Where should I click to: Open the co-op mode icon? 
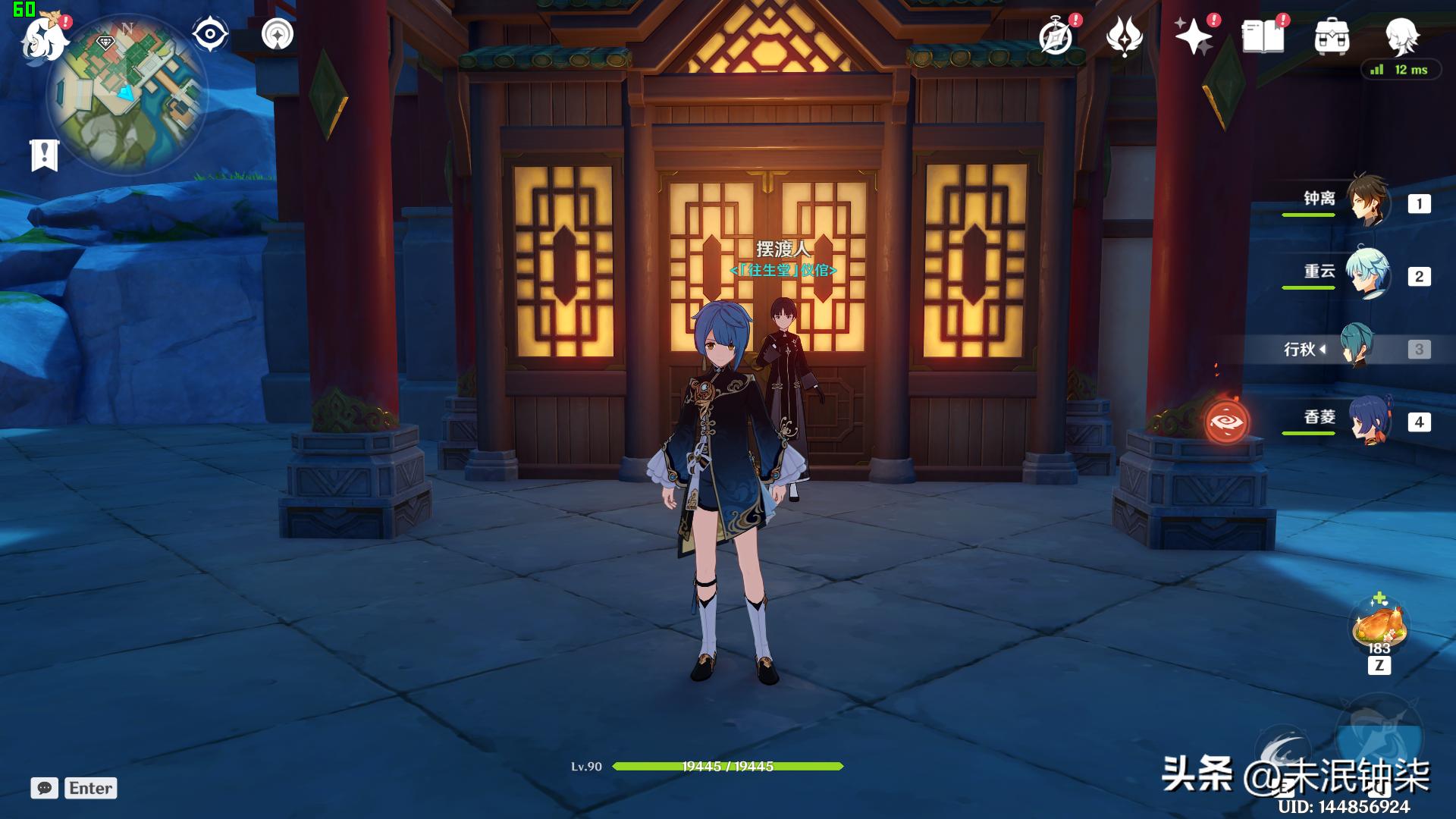pos(277,34)
